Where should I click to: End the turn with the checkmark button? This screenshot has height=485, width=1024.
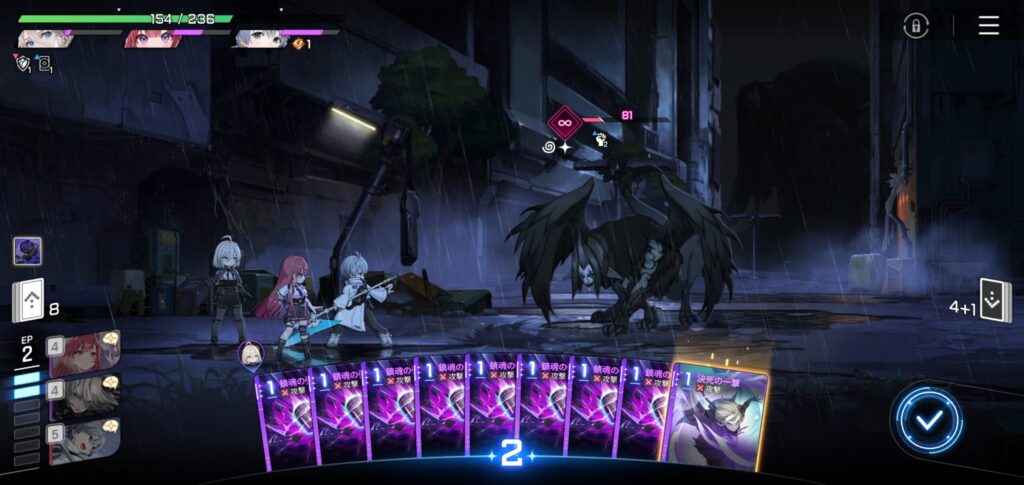tap(929, 419)
